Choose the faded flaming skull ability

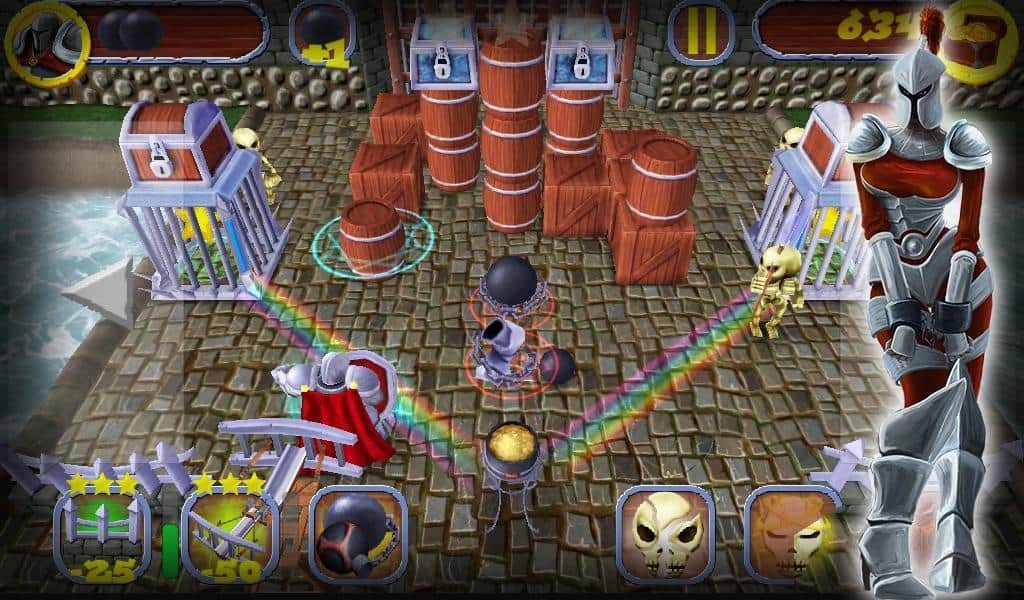pos(793,535)
